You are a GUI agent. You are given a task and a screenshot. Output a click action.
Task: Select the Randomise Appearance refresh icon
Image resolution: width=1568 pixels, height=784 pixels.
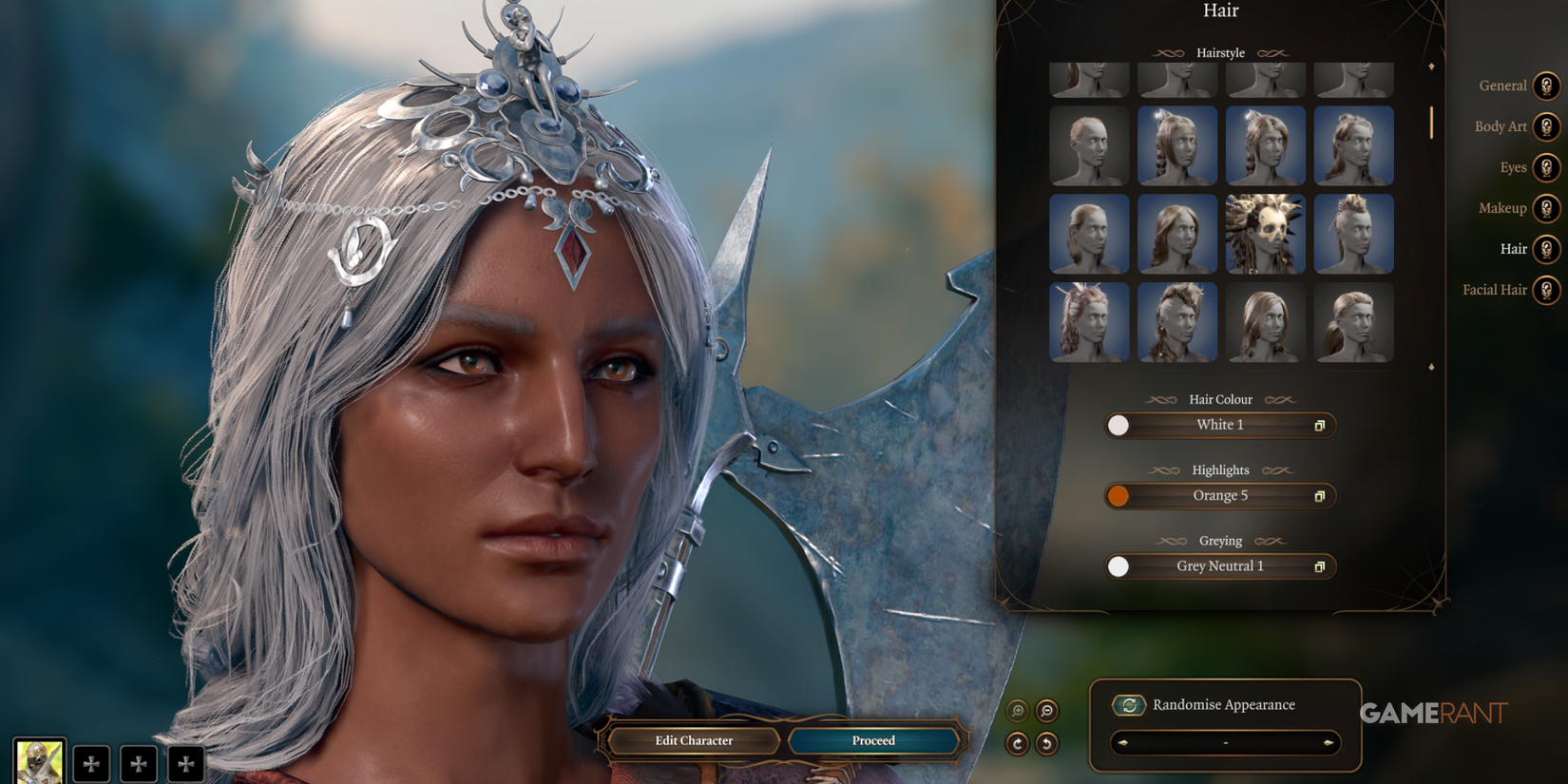(1129, 705)
